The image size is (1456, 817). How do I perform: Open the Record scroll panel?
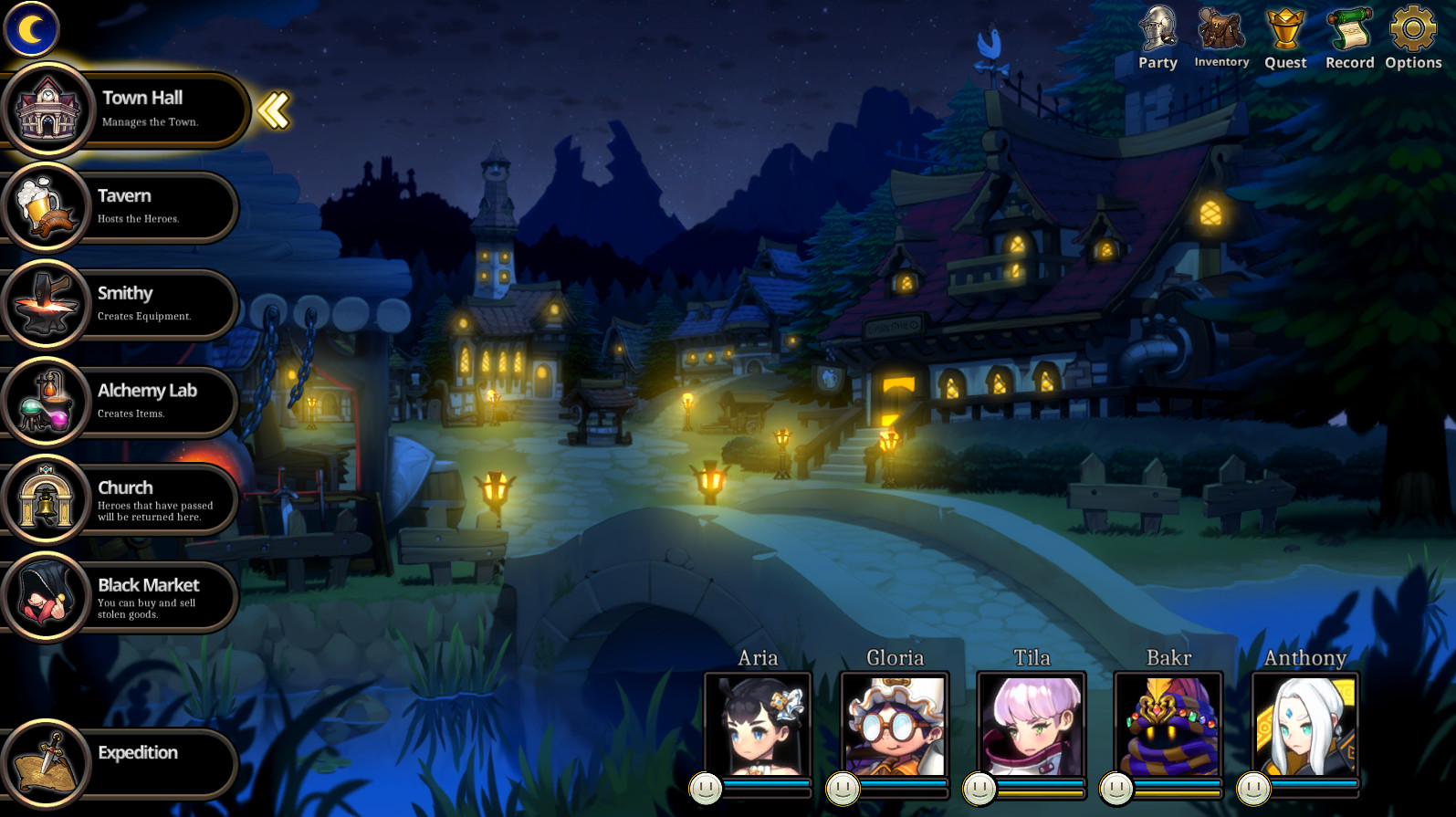click(x=1349, y=35)
